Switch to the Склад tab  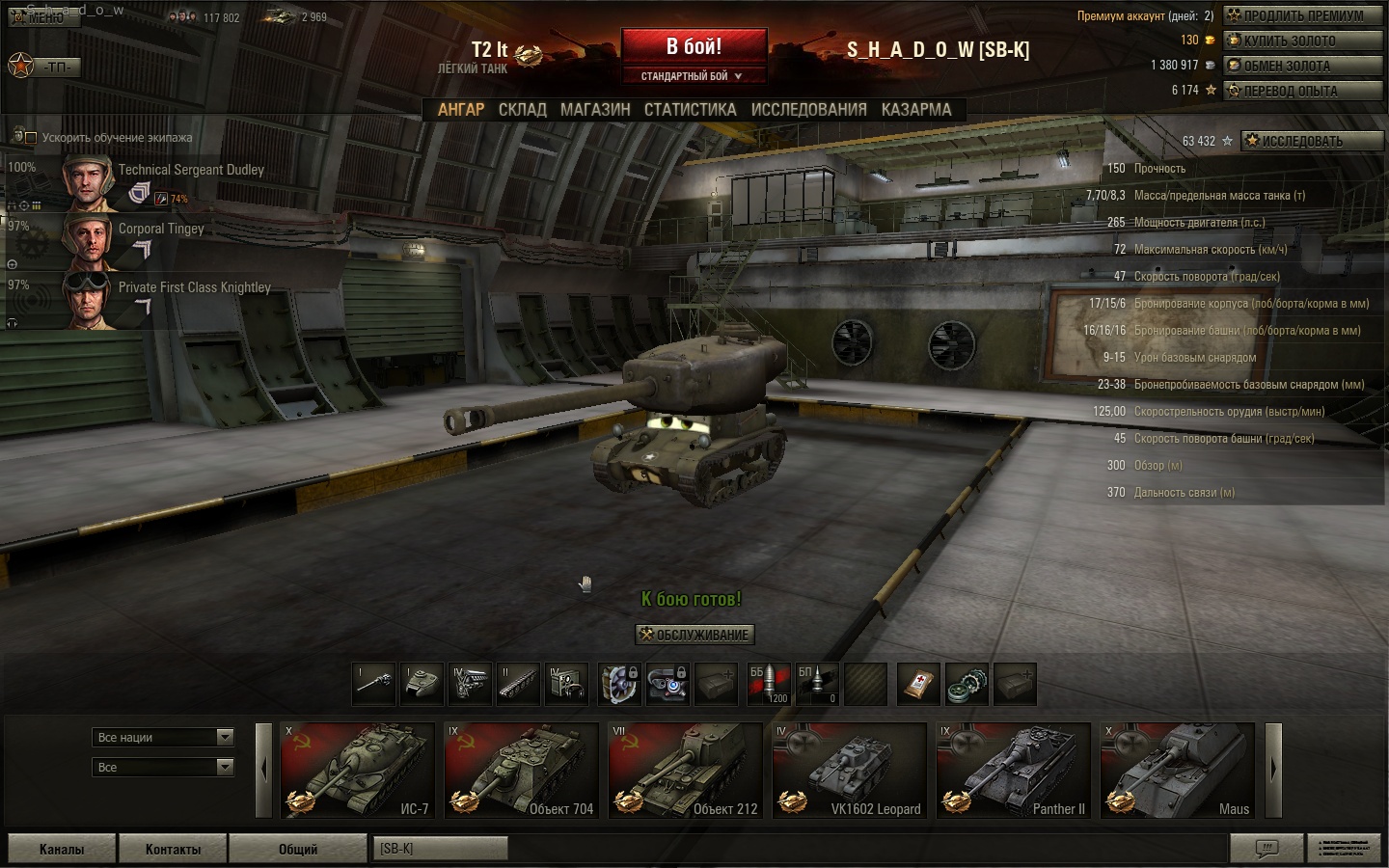pos(522,110)
